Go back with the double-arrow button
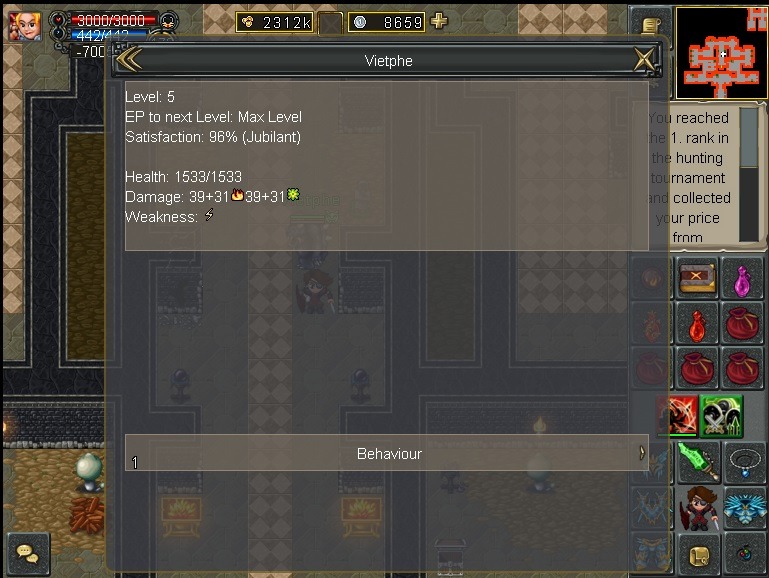The image size is (769, 578). (x=129, y=60)
